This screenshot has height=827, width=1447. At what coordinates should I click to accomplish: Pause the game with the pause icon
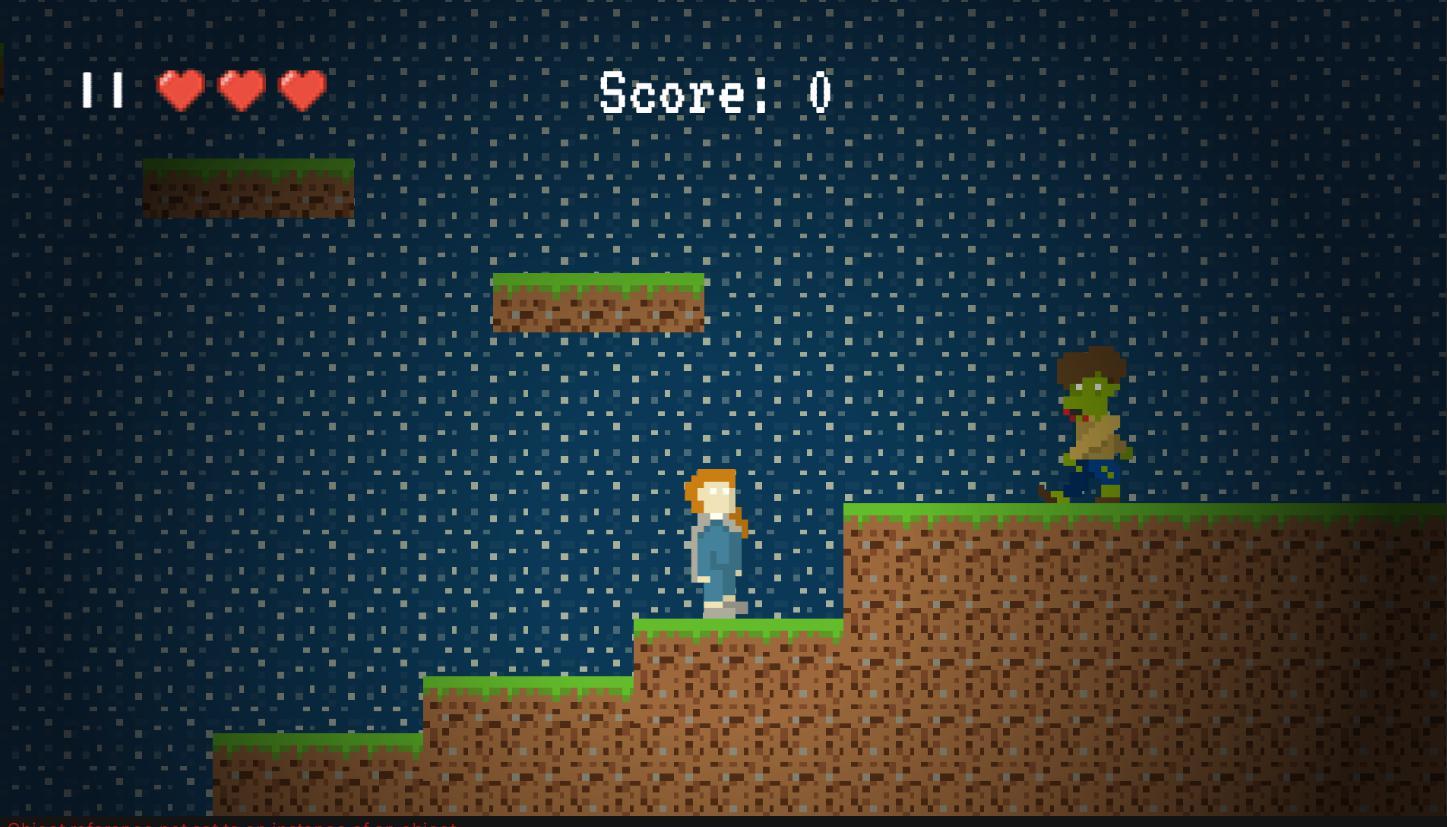coord(103,90)
